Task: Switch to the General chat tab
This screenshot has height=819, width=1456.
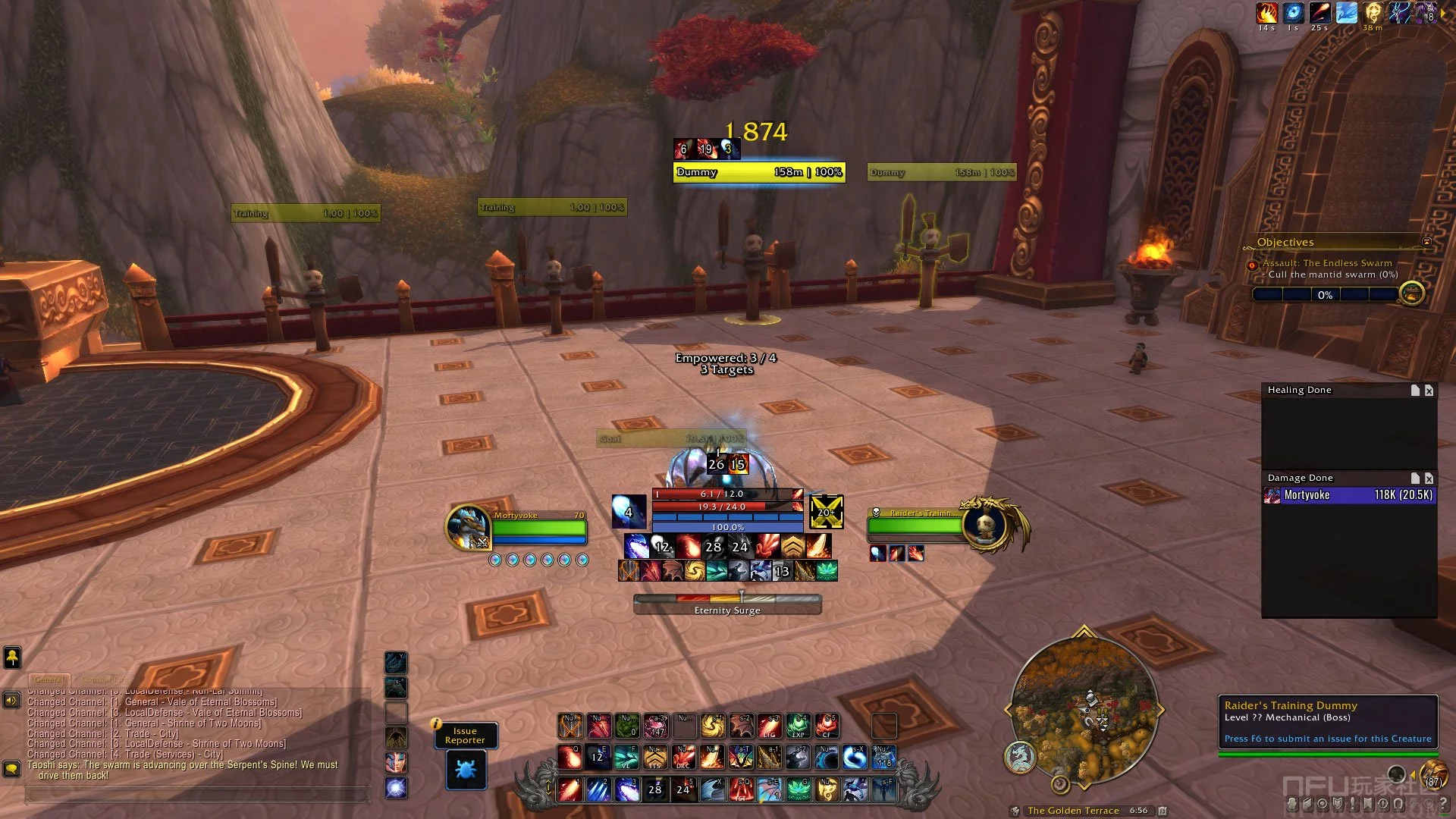Action: (49, 679)
